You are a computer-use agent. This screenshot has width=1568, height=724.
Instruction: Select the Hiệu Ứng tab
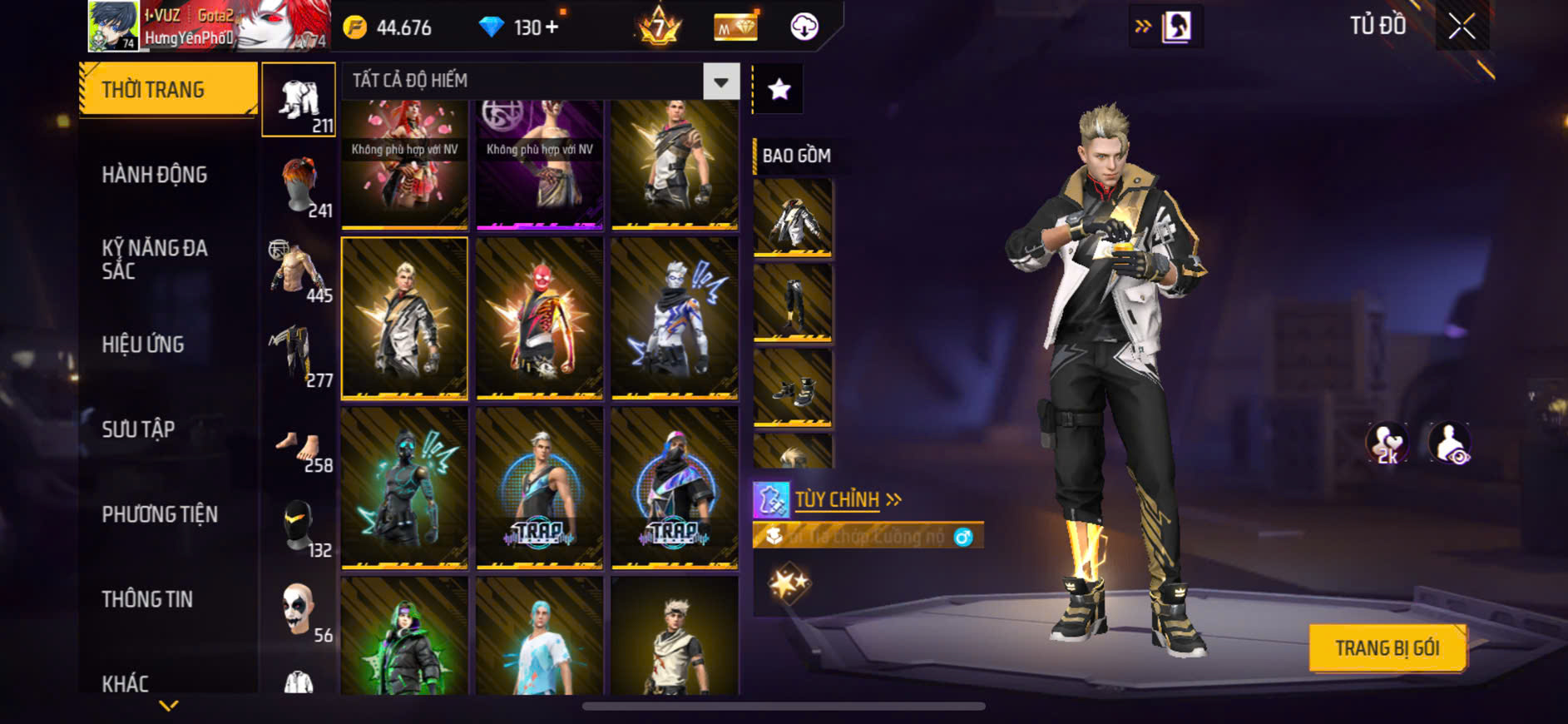click(x=143, y=345)
